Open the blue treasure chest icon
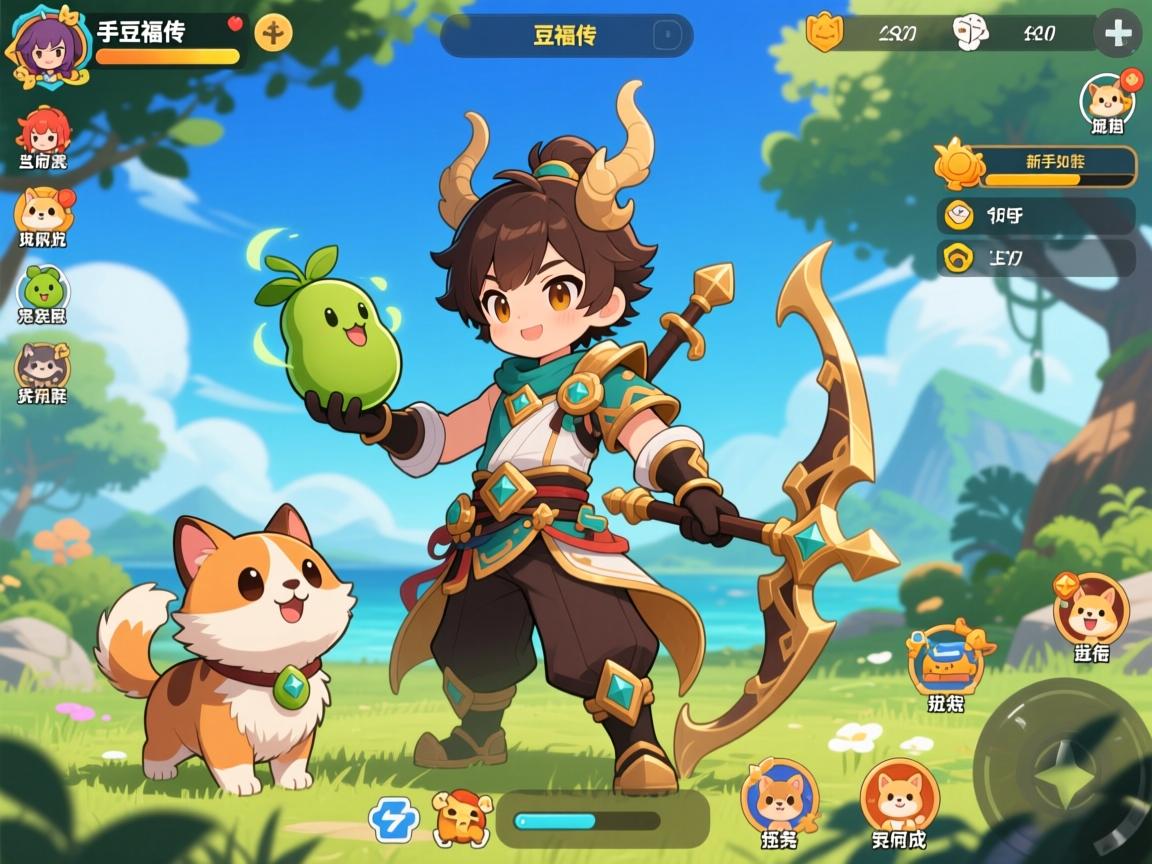The width and height of the screenshot is (1152, 864). pos(945,659)
